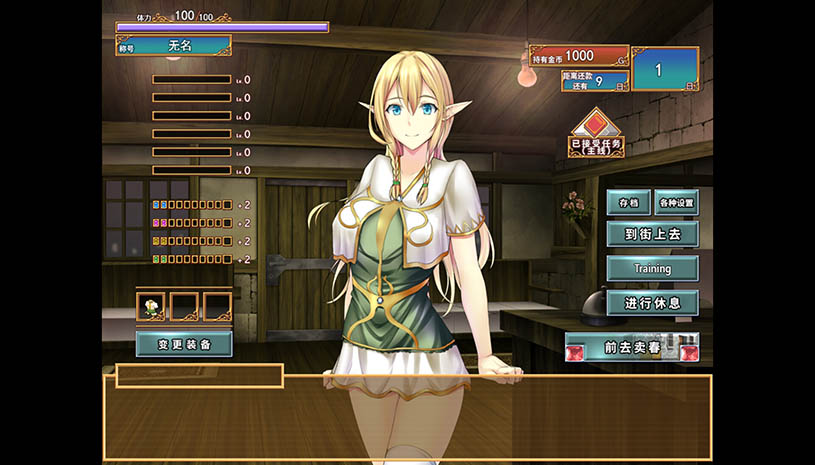
Task: Choose 到街上去 to go into town
Action: point(652,235)
